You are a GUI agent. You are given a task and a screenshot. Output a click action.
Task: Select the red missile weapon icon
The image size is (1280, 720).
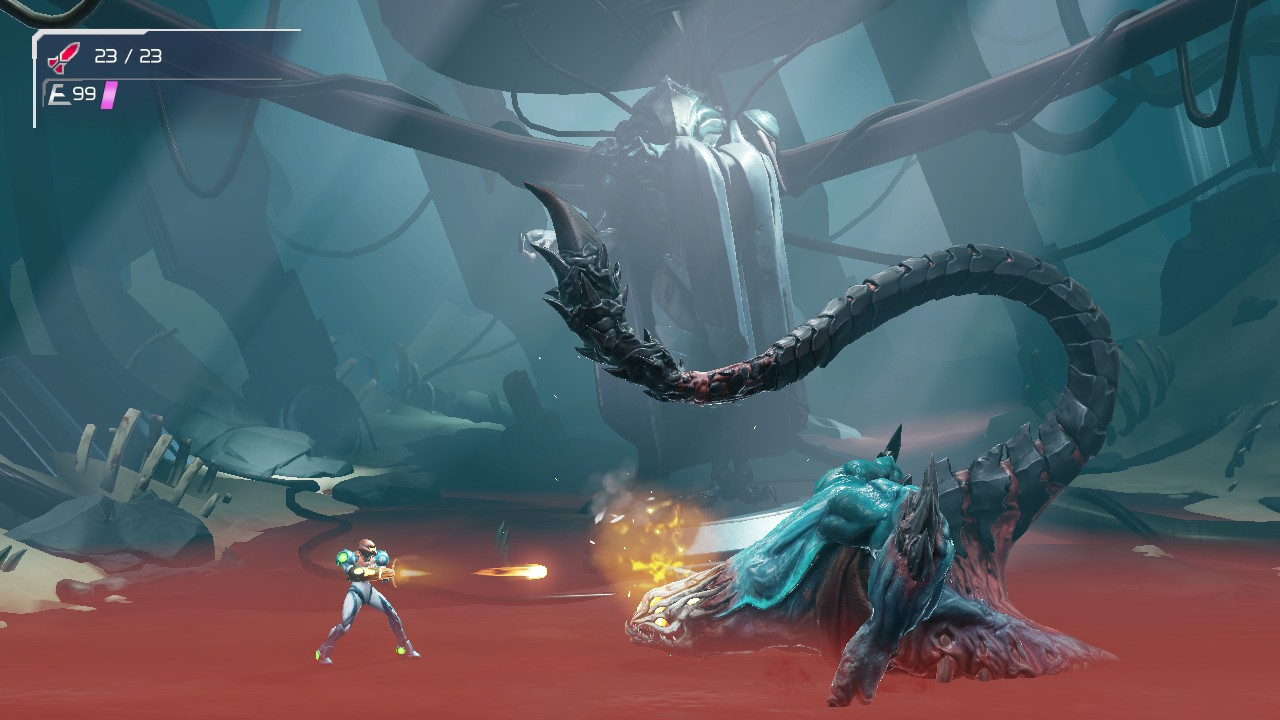point(62,57)
